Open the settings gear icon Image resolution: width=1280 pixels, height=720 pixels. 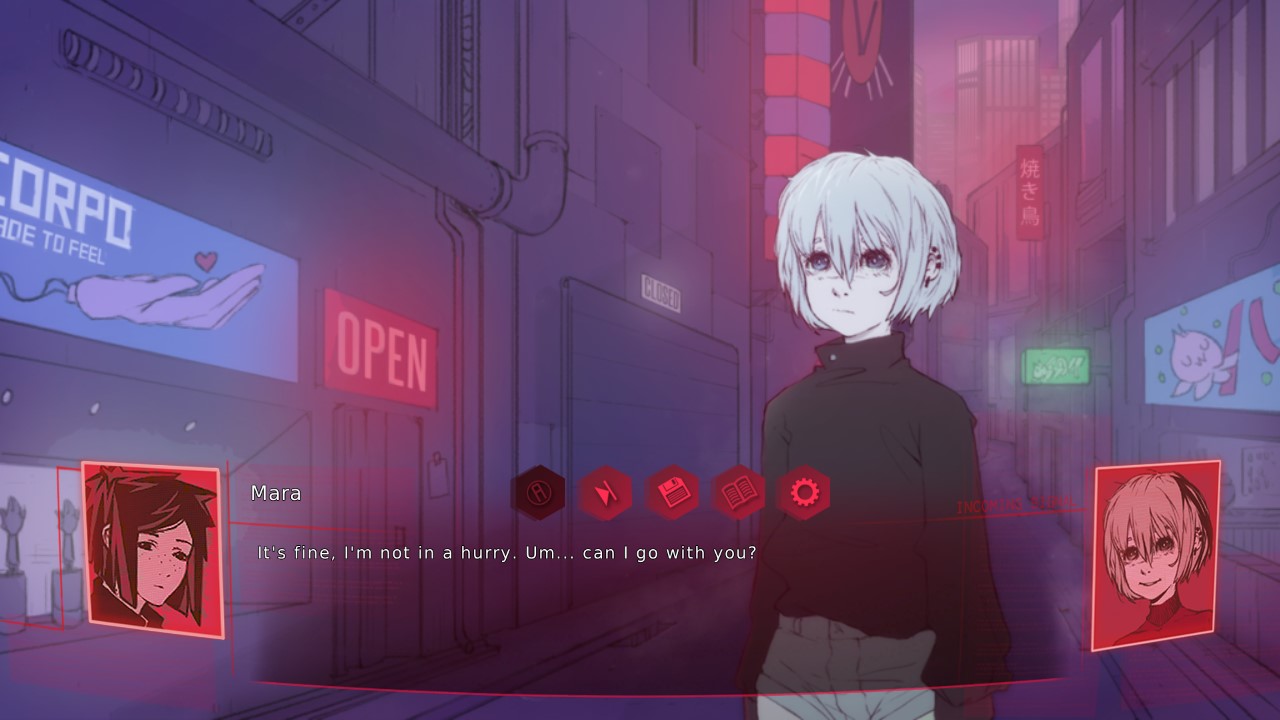(808, 492)
